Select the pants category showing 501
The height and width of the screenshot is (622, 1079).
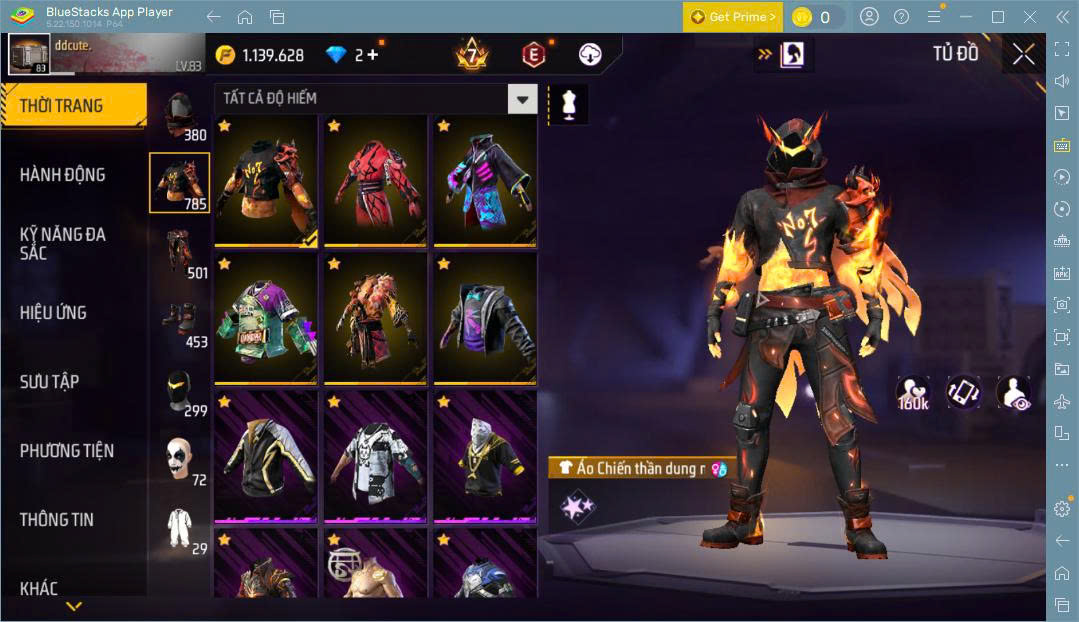(180, 253)
